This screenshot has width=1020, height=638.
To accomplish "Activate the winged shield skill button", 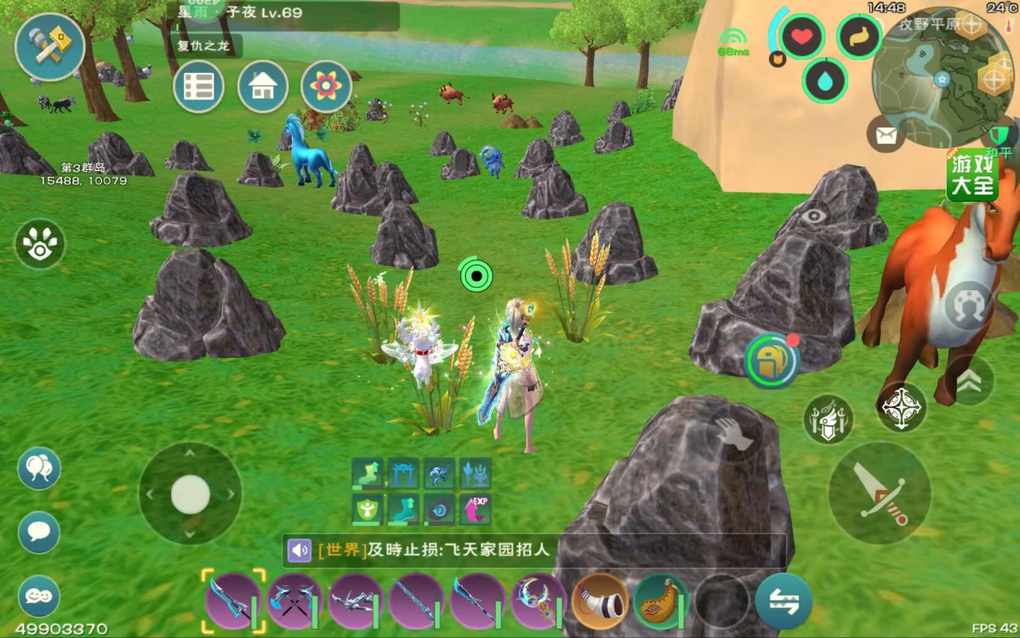I will pos(829,419).
